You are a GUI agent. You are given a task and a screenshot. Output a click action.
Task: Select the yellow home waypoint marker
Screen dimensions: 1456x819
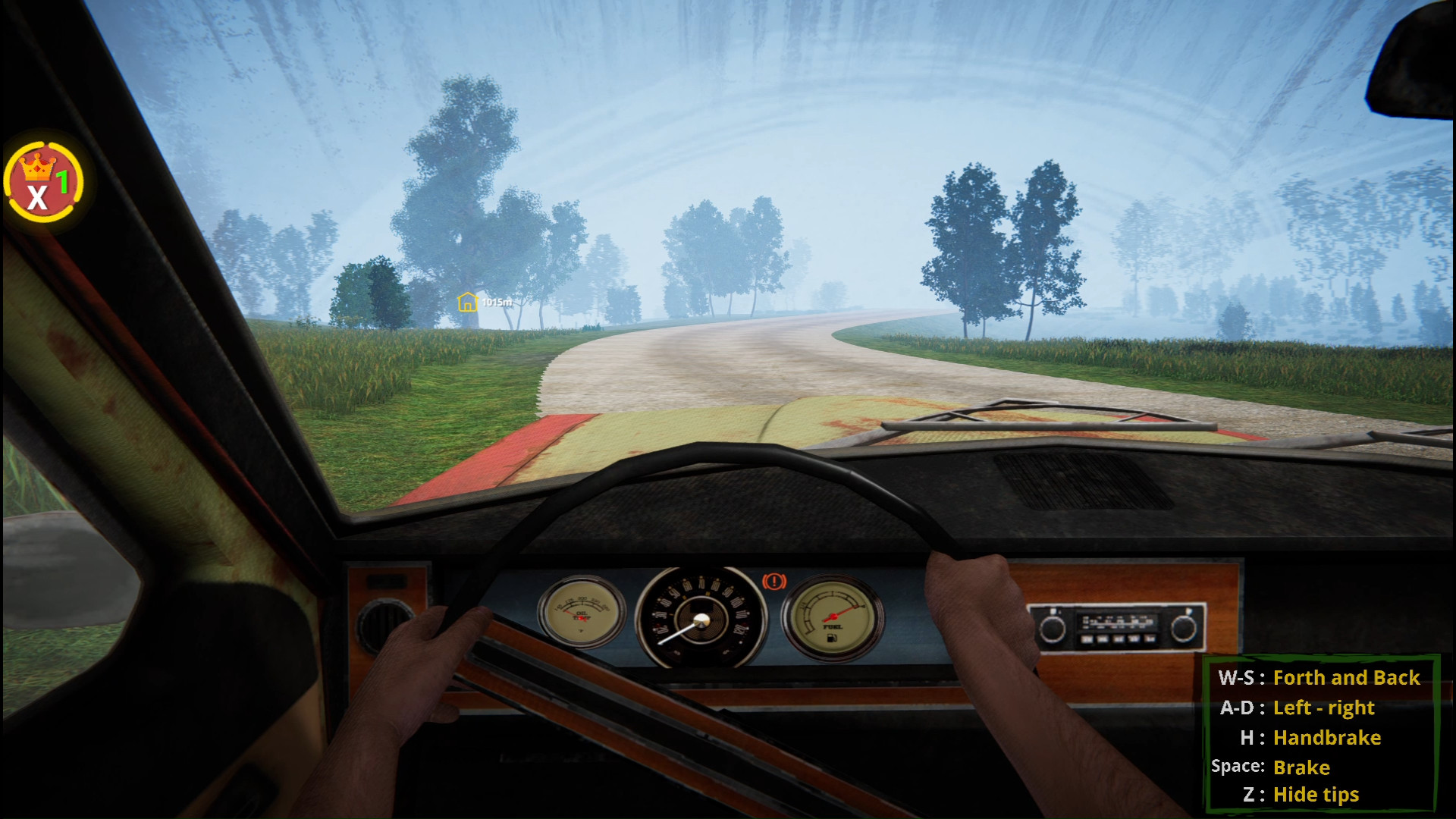click(467, 302)
